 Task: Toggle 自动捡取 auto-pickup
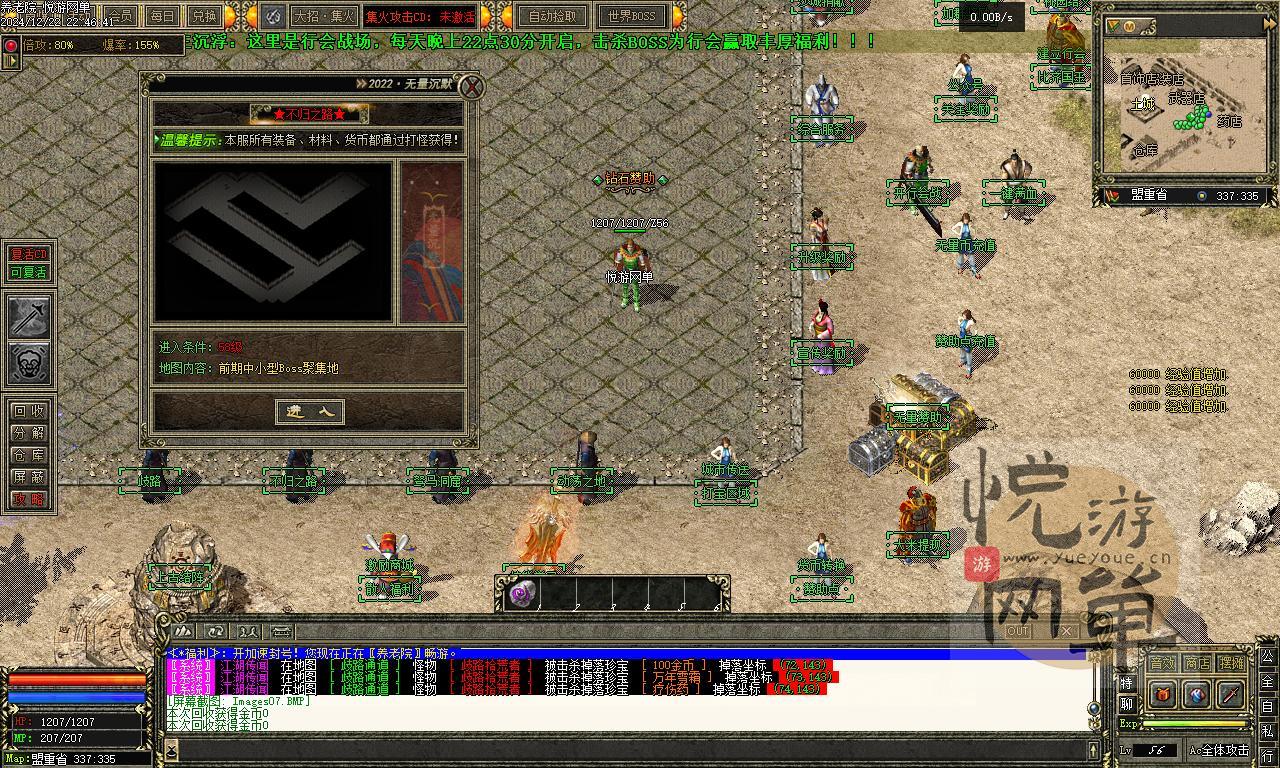552,16
